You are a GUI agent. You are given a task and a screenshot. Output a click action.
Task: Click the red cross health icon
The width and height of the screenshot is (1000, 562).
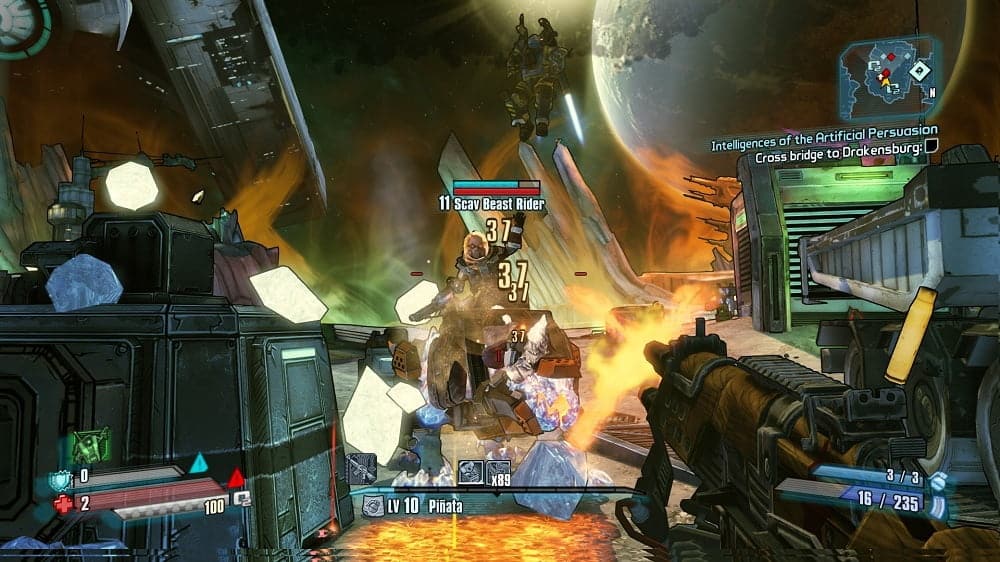[x=63, y=503]
